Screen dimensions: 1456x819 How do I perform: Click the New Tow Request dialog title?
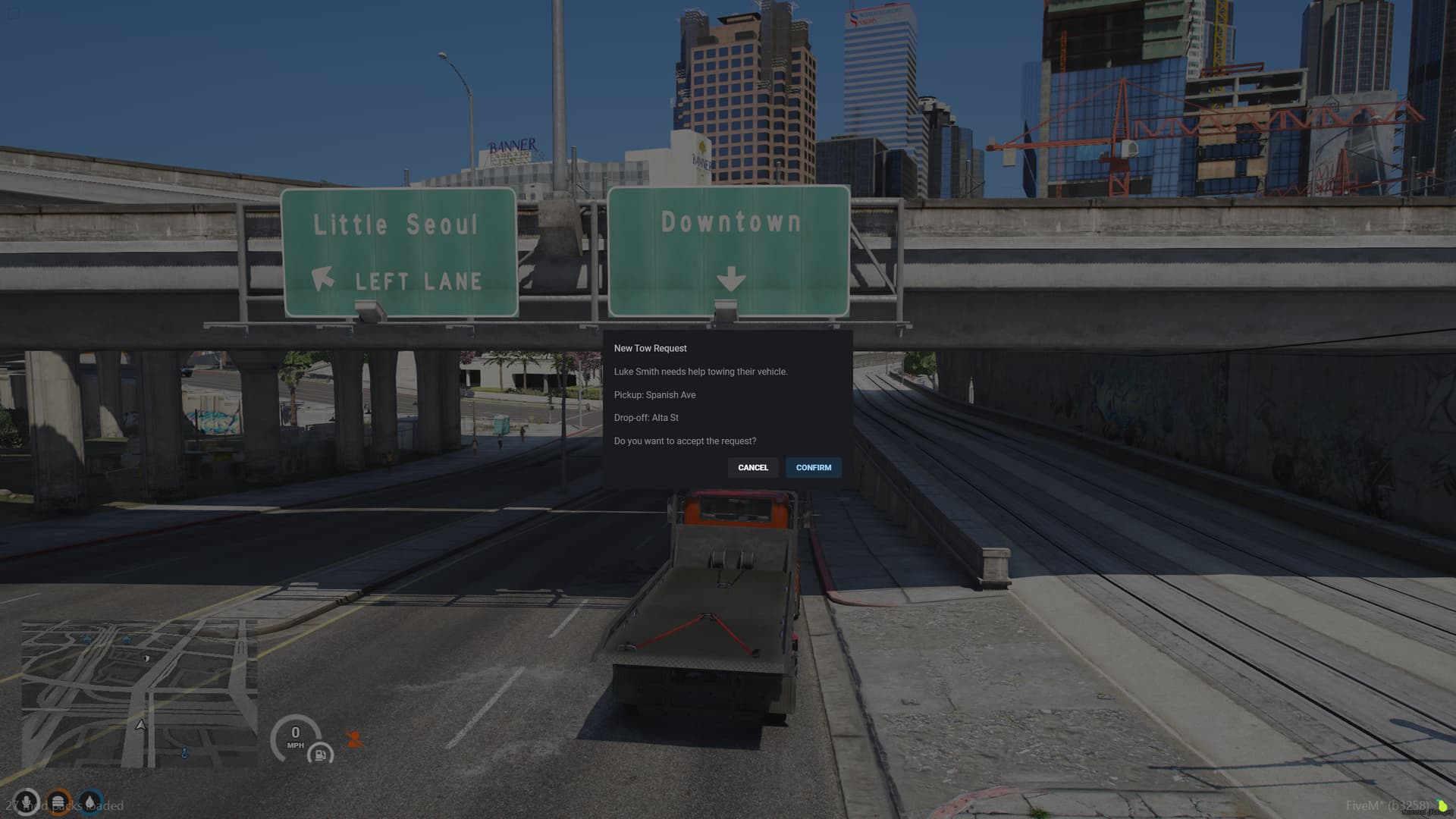(x=650, y=348)
